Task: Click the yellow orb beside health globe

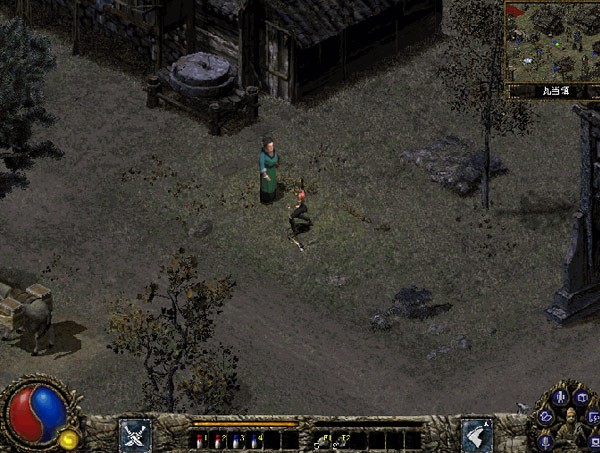Action: tap(69, 439)
